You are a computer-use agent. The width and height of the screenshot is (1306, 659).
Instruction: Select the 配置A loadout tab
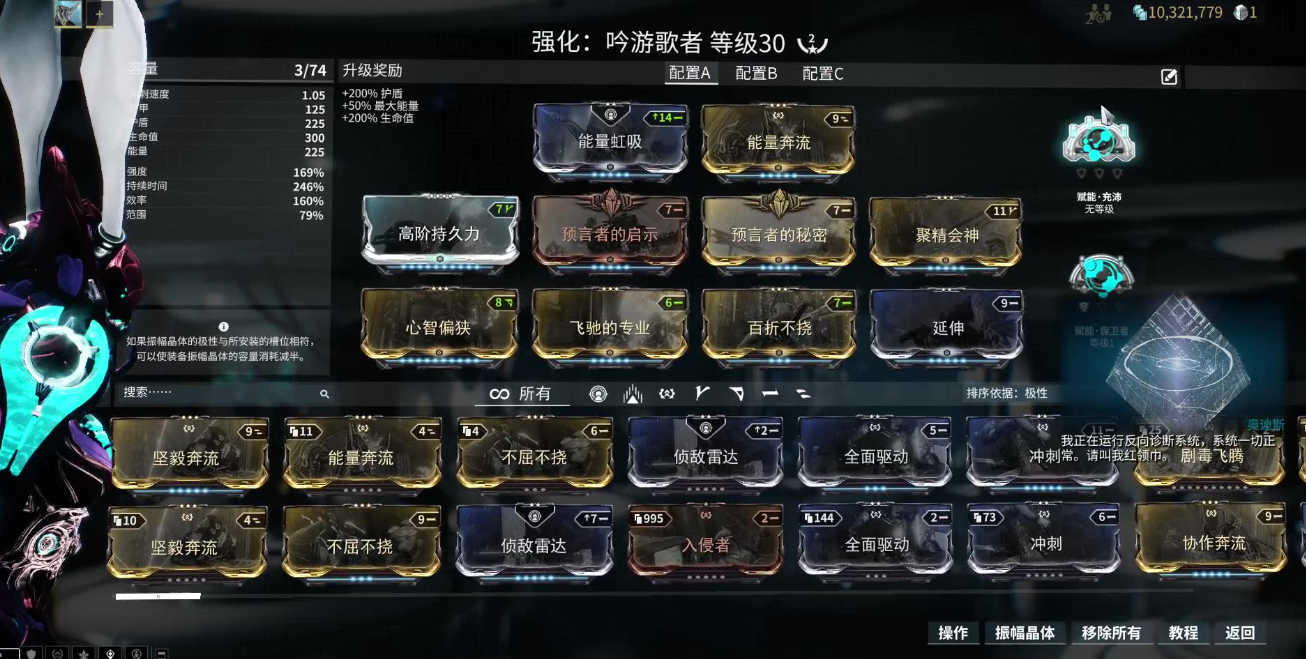pyautogui.click(x=690, y=73)
